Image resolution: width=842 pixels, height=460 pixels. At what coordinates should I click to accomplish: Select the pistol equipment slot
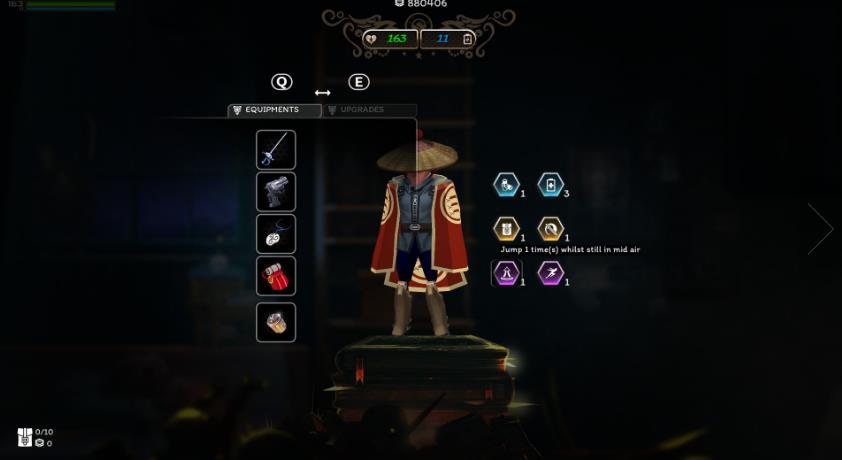click(276, 192)
